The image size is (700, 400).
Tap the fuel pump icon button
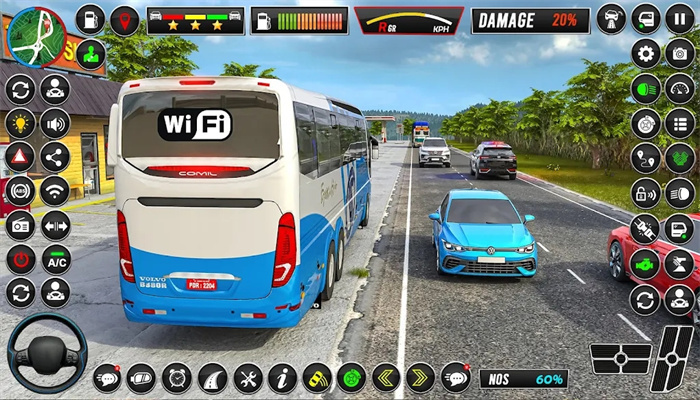[x=90, y=19]
